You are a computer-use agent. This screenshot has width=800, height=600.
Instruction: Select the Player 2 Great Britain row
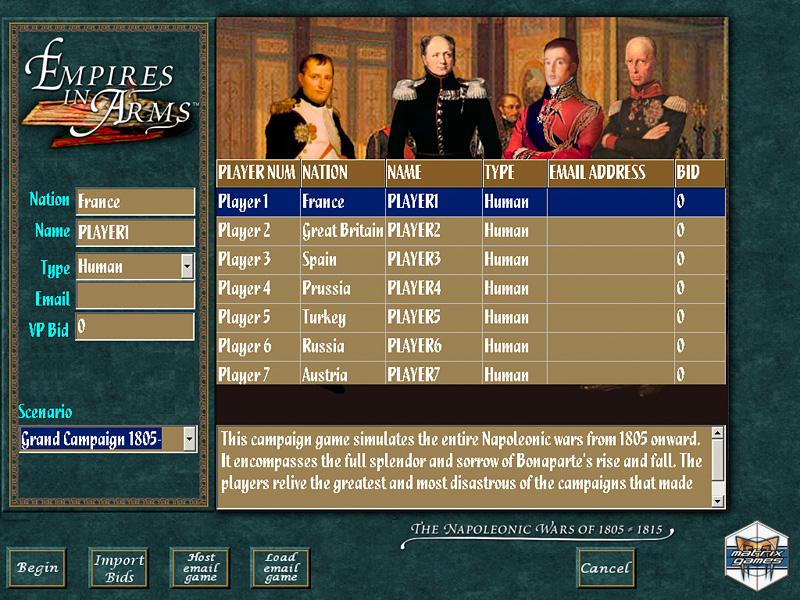click(x=470, y=231)
